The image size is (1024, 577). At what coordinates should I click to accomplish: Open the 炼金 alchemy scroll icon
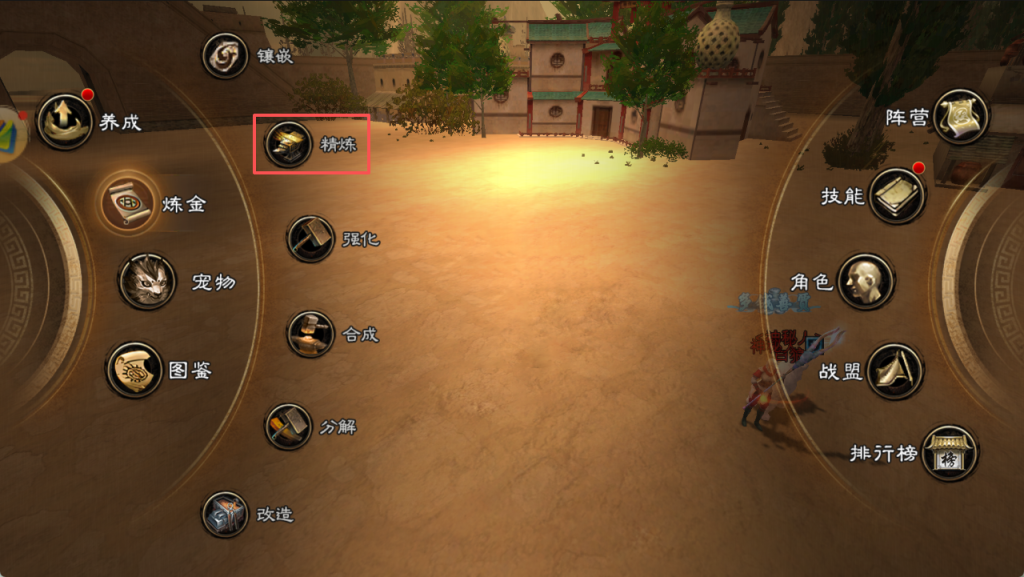pos(127,202)
